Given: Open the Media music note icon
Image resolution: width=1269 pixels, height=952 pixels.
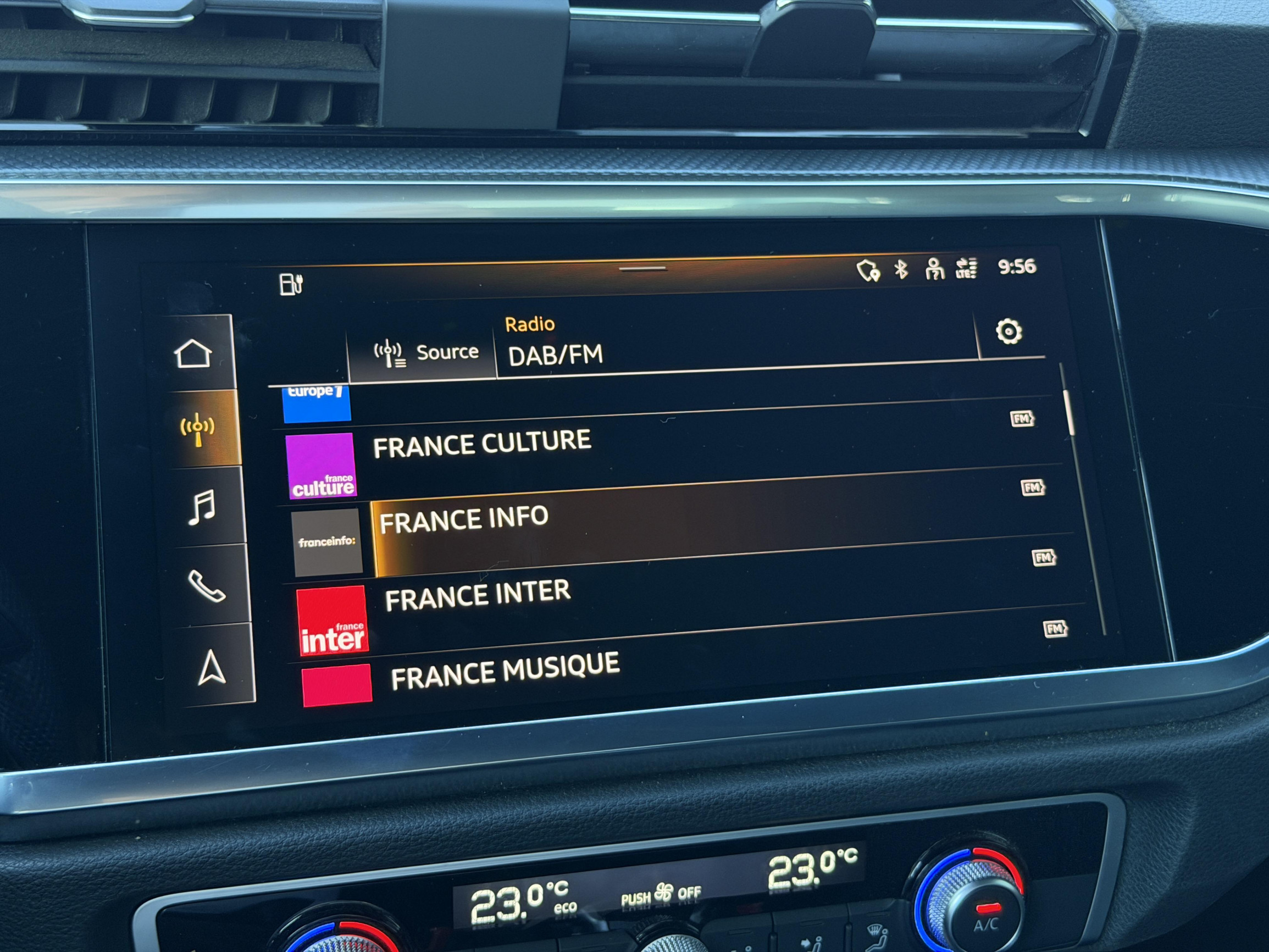Looking at the screenshot, I should coord(202,507).
